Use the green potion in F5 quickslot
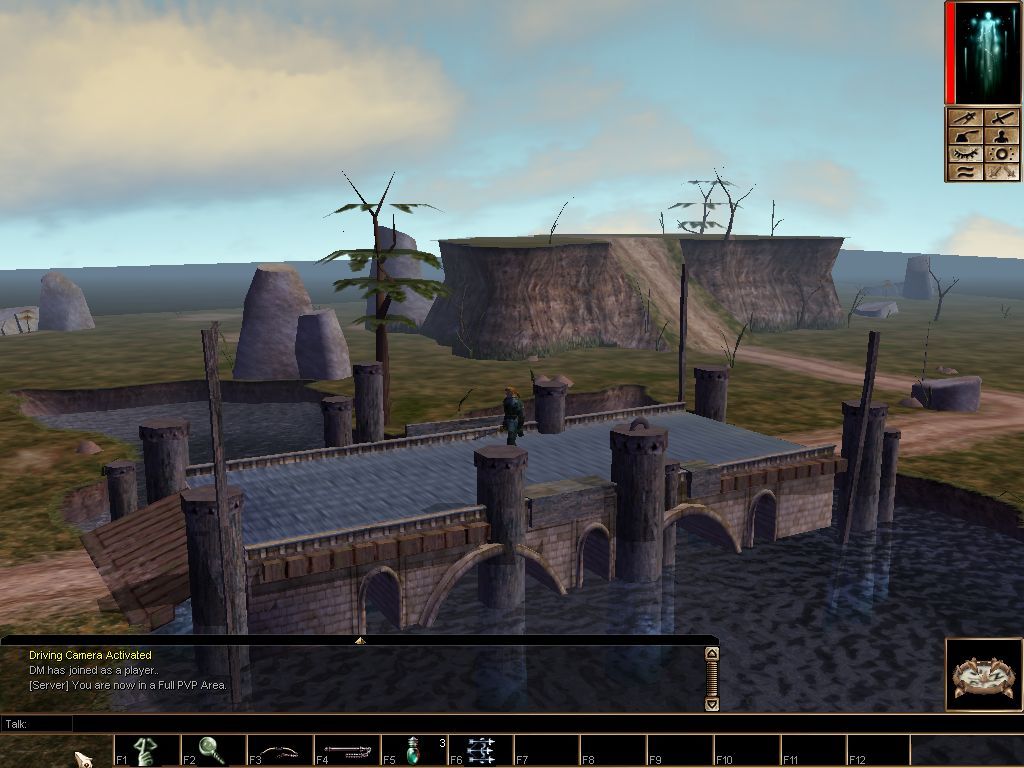 (414, 750)
